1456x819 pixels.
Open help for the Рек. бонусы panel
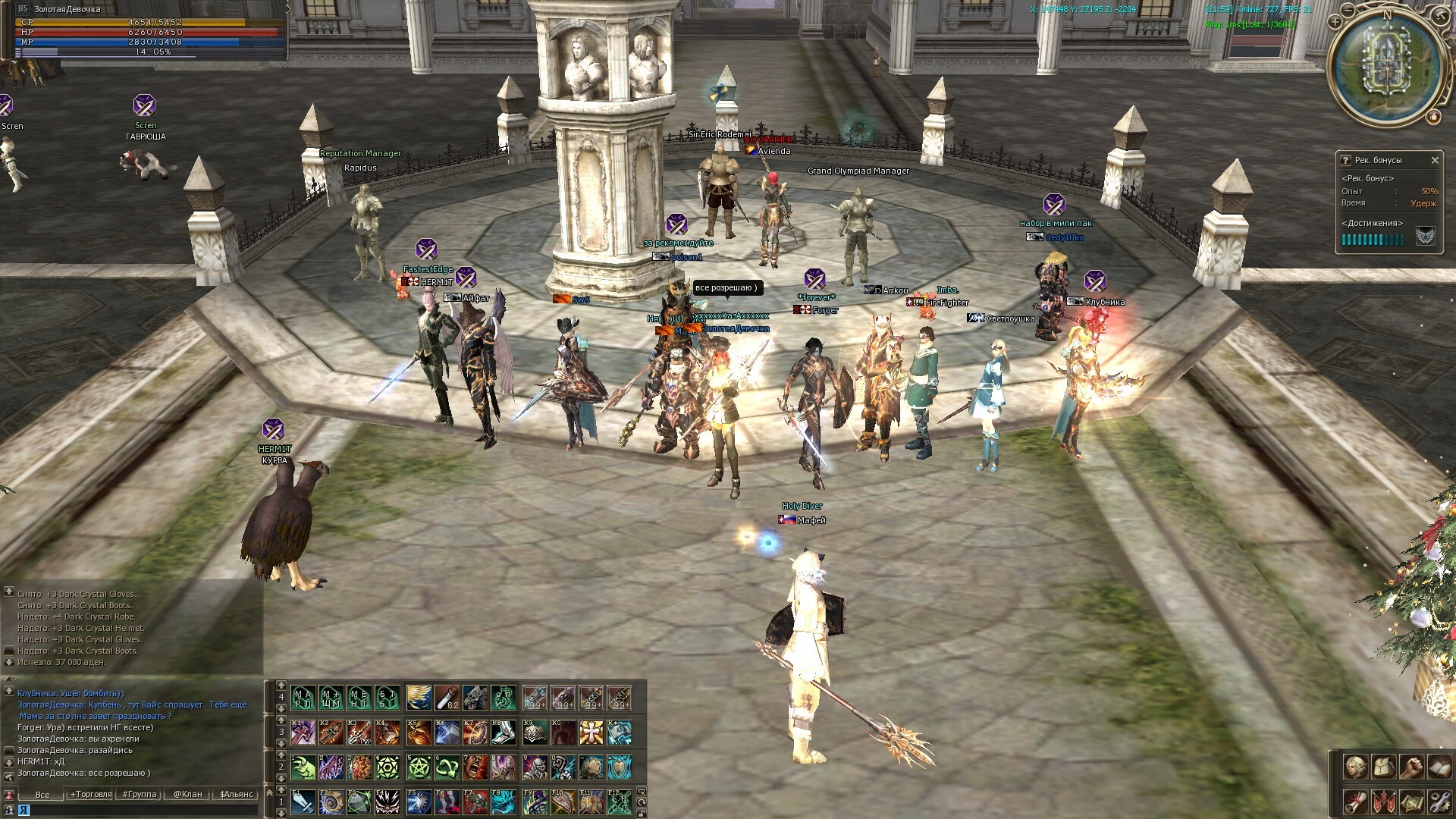pyautogui.click(x=1345, y=160)
